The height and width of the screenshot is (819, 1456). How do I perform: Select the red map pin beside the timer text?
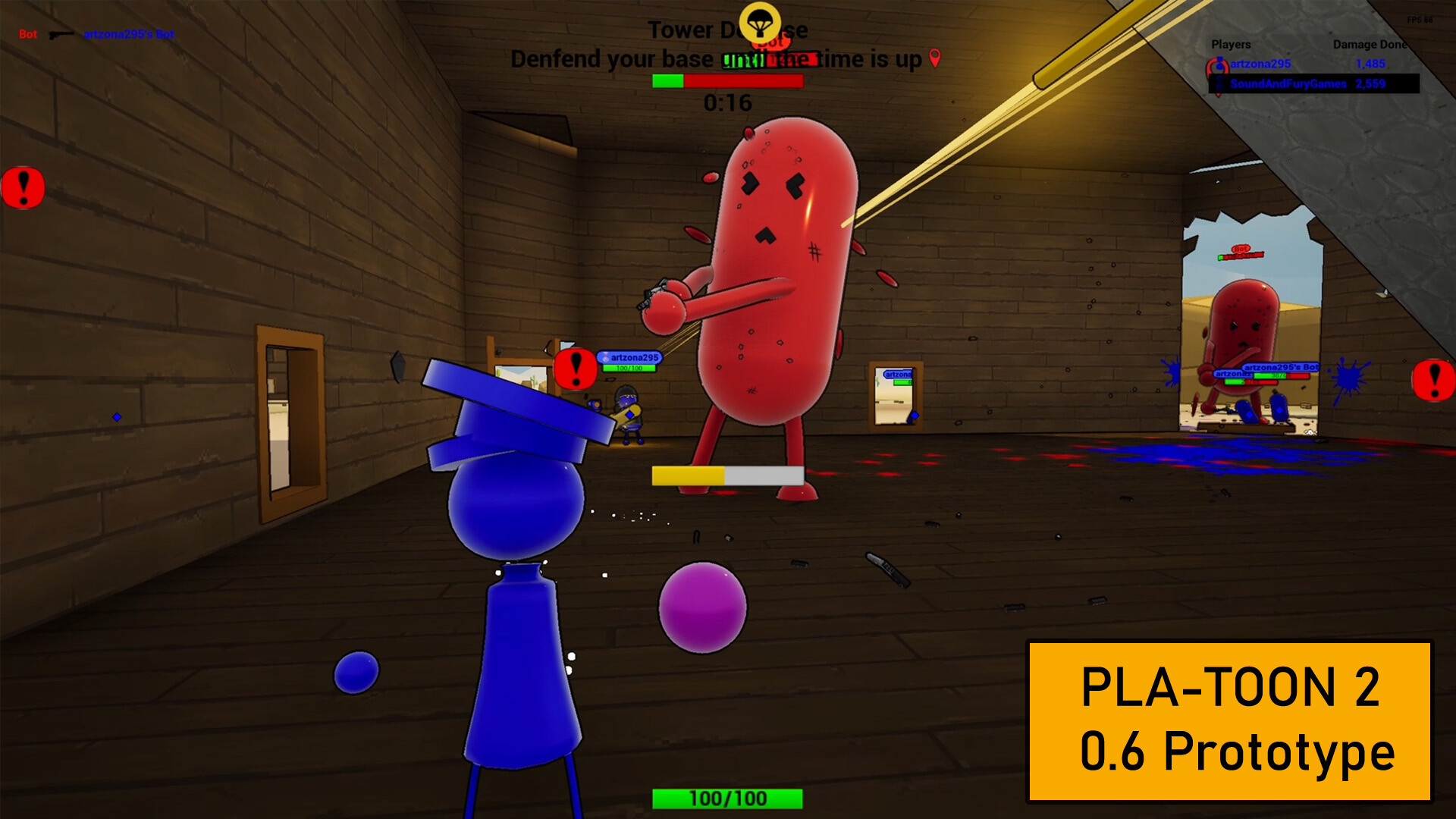pos(934,57)
